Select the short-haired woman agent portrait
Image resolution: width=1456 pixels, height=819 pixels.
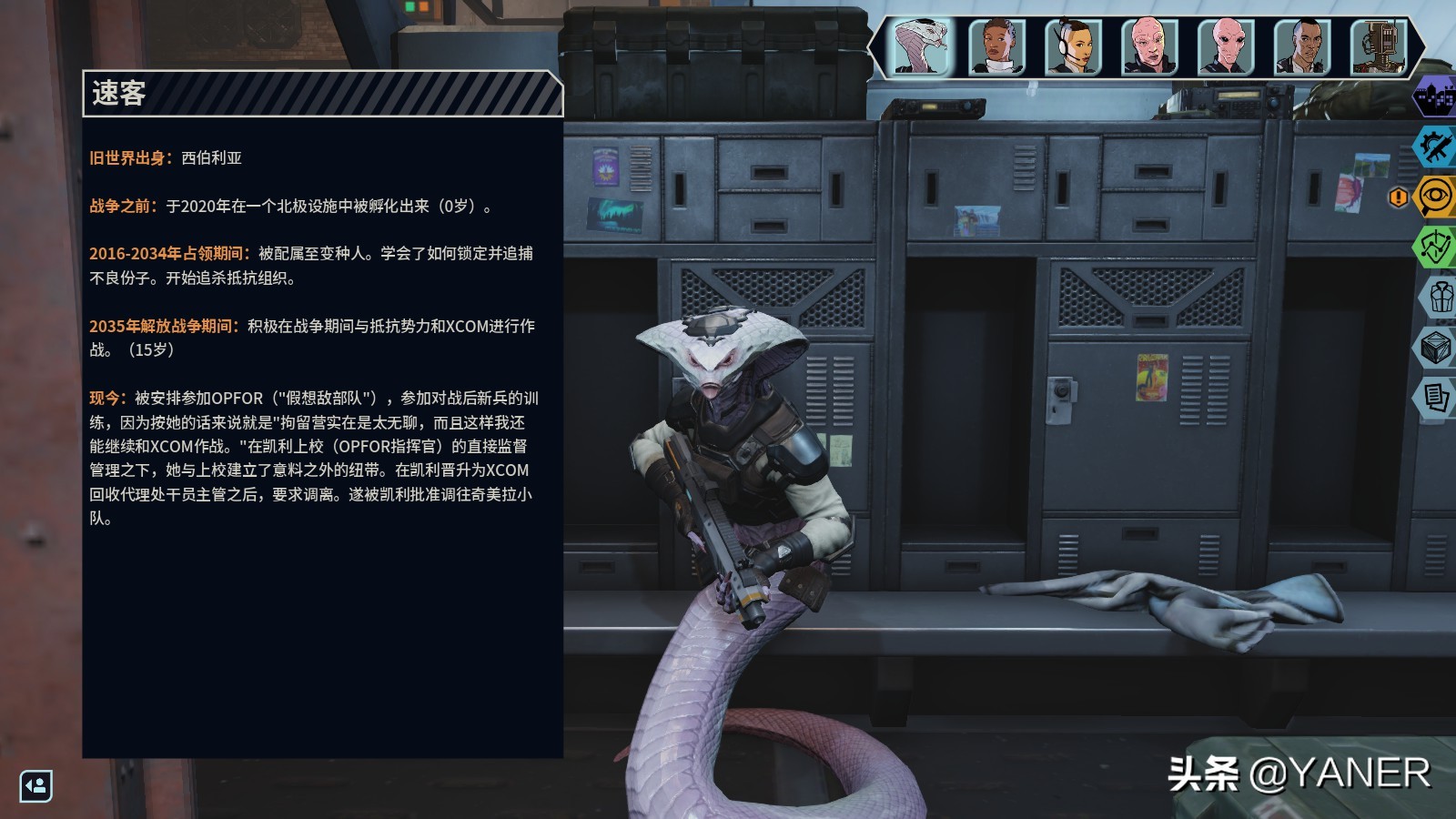pyautogui.click(x=997, y=45)
